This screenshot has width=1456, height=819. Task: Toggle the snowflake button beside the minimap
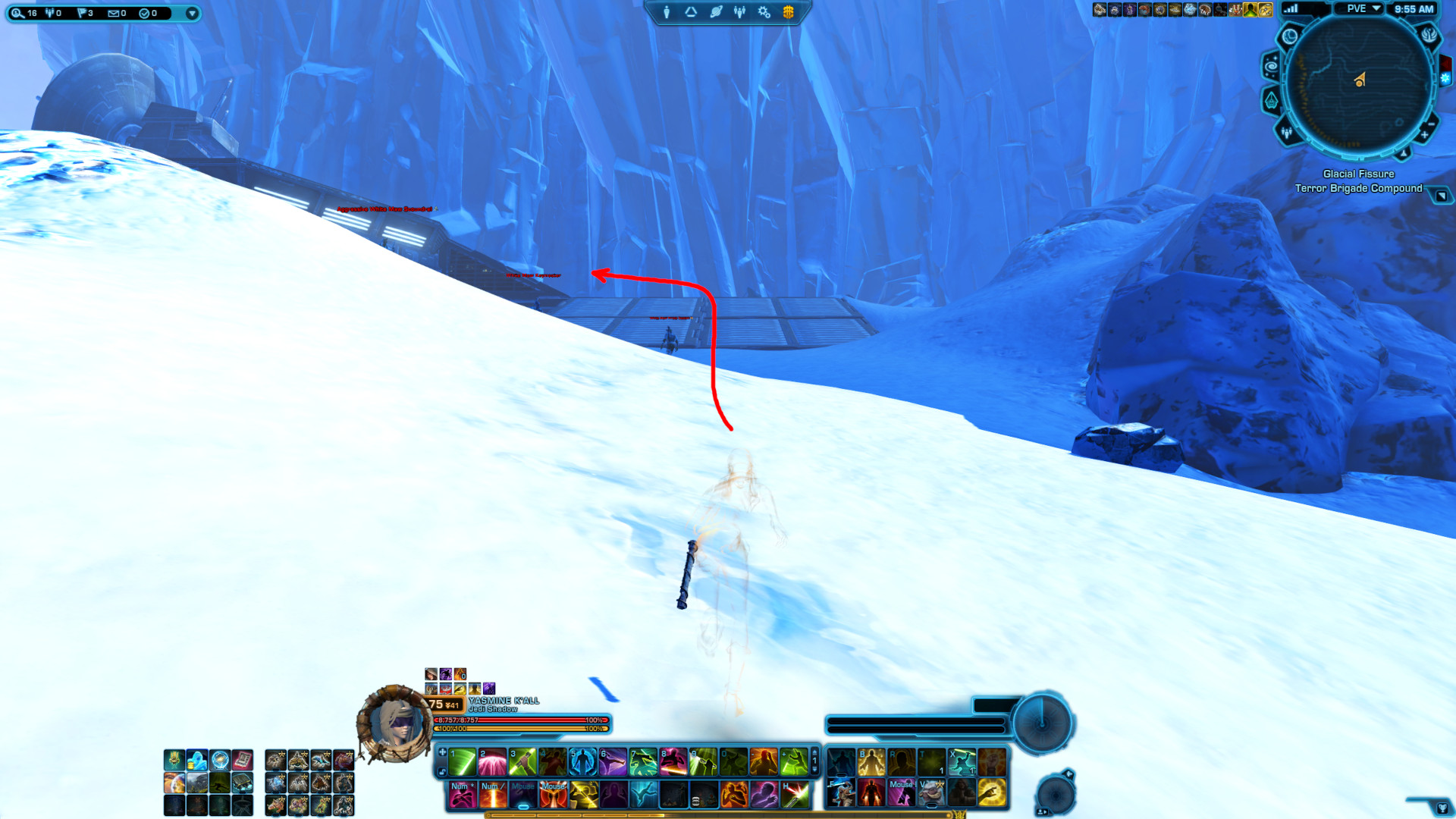1445,77
